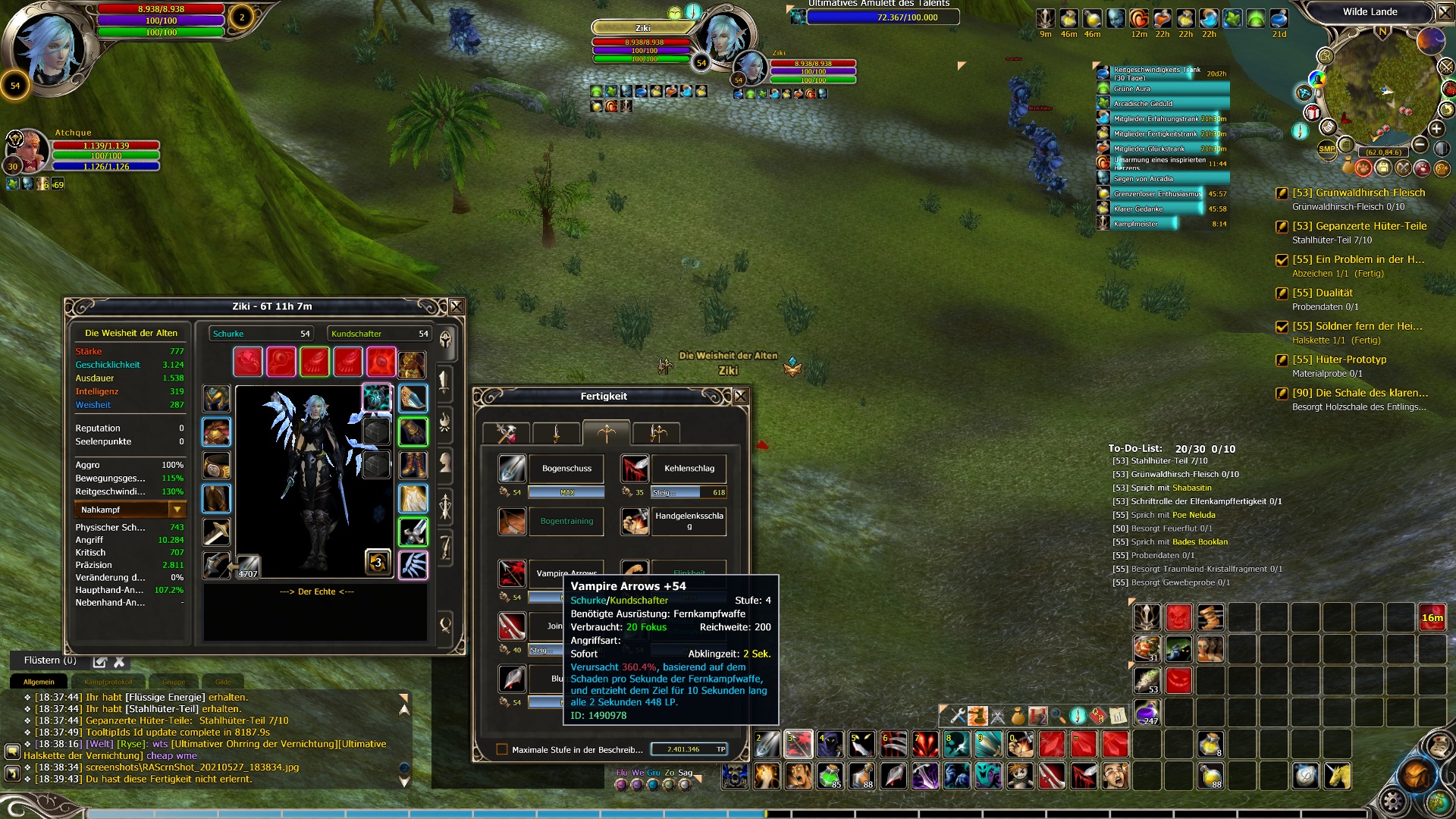1456x819 pixels.
Task: Select the Gepanzerte Hüter-Teile quest entry
Action: (x=1359, y=226)
